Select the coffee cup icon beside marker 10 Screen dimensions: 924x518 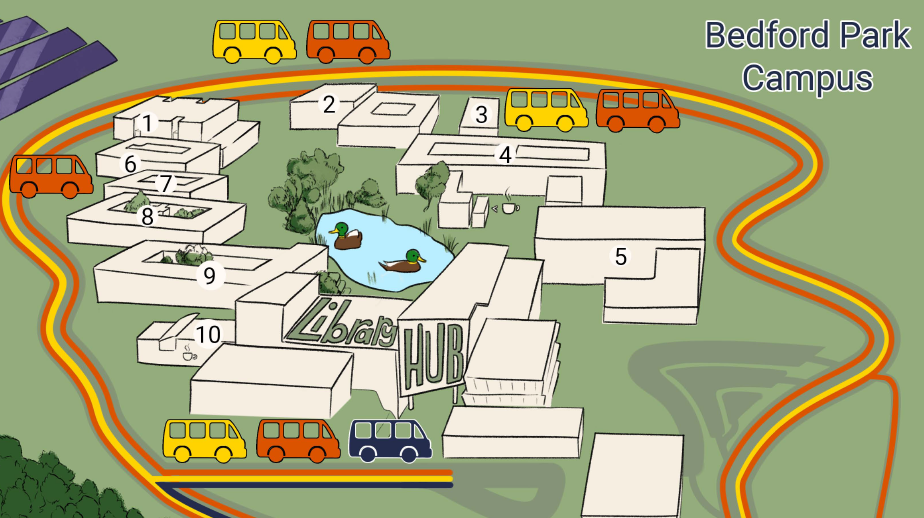click(x=189, y=353)
